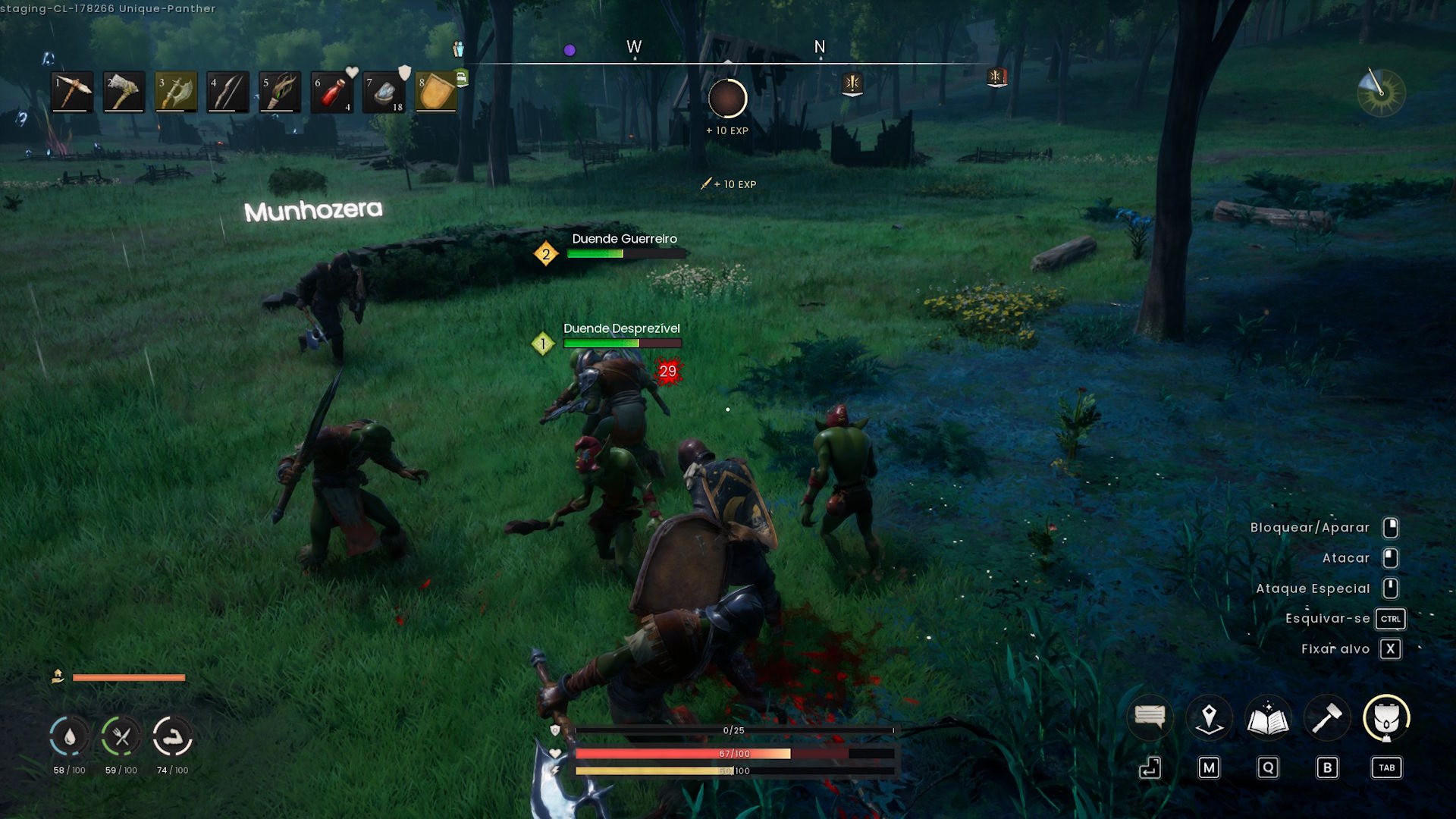Select the stone item in hotbar slot 7
1456x819 pixels.
[x=384, y=91]
